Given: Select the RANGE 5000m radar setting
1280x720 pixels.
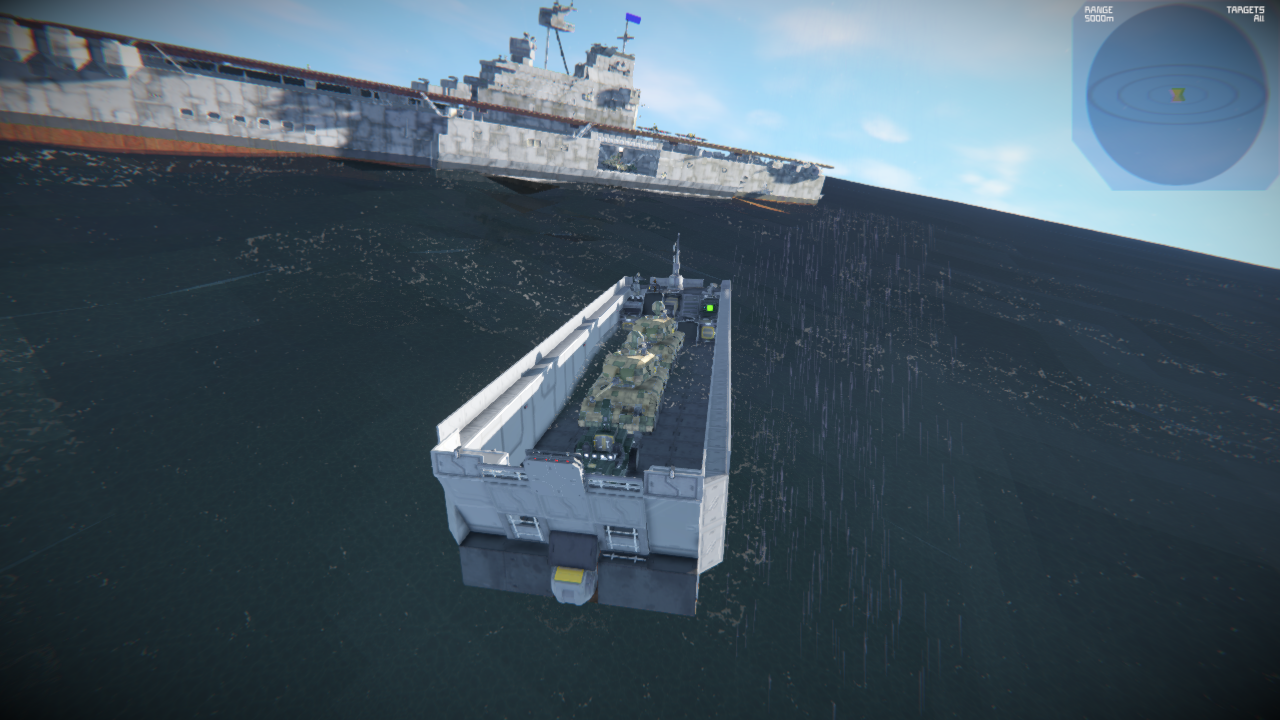Looking at the screenshot, I should pos(1098,14).
